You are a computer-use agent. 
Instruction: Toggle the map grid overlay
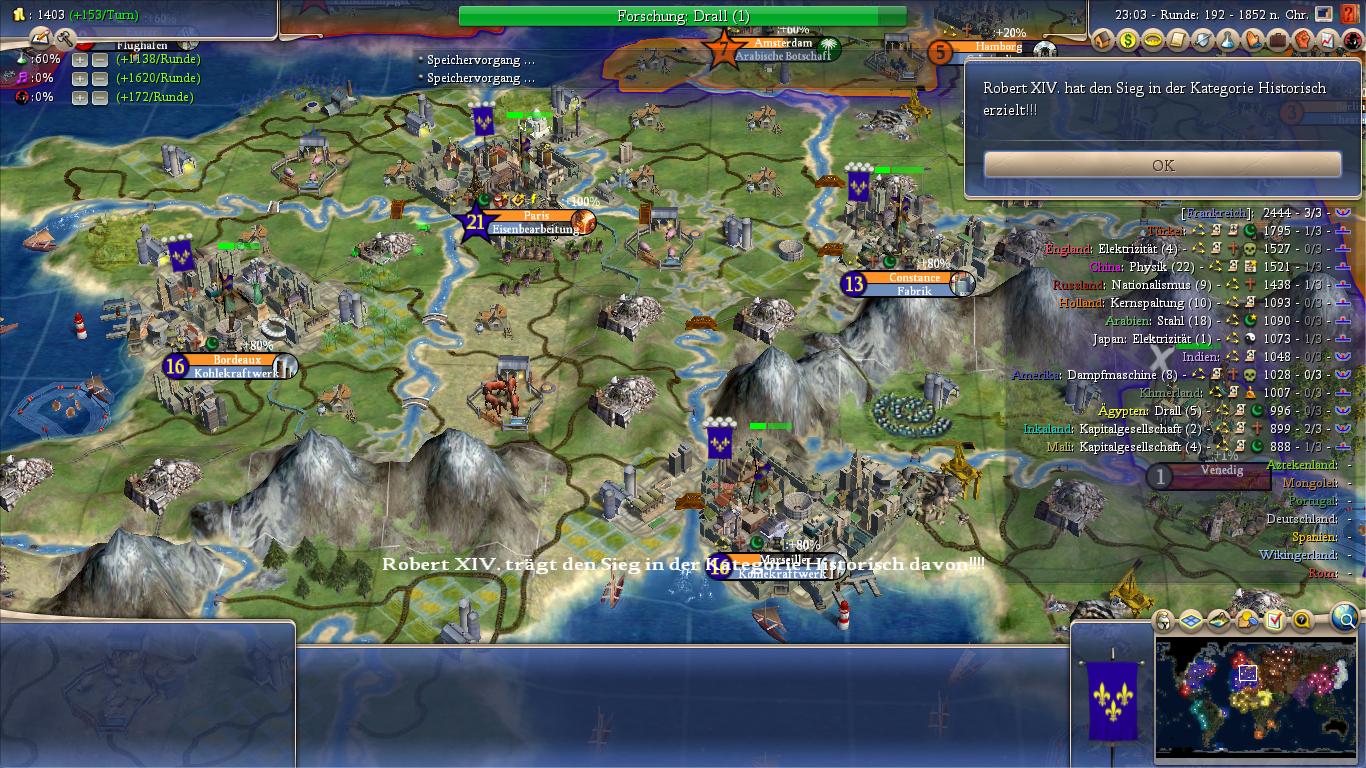click(x=1190, y=621)
